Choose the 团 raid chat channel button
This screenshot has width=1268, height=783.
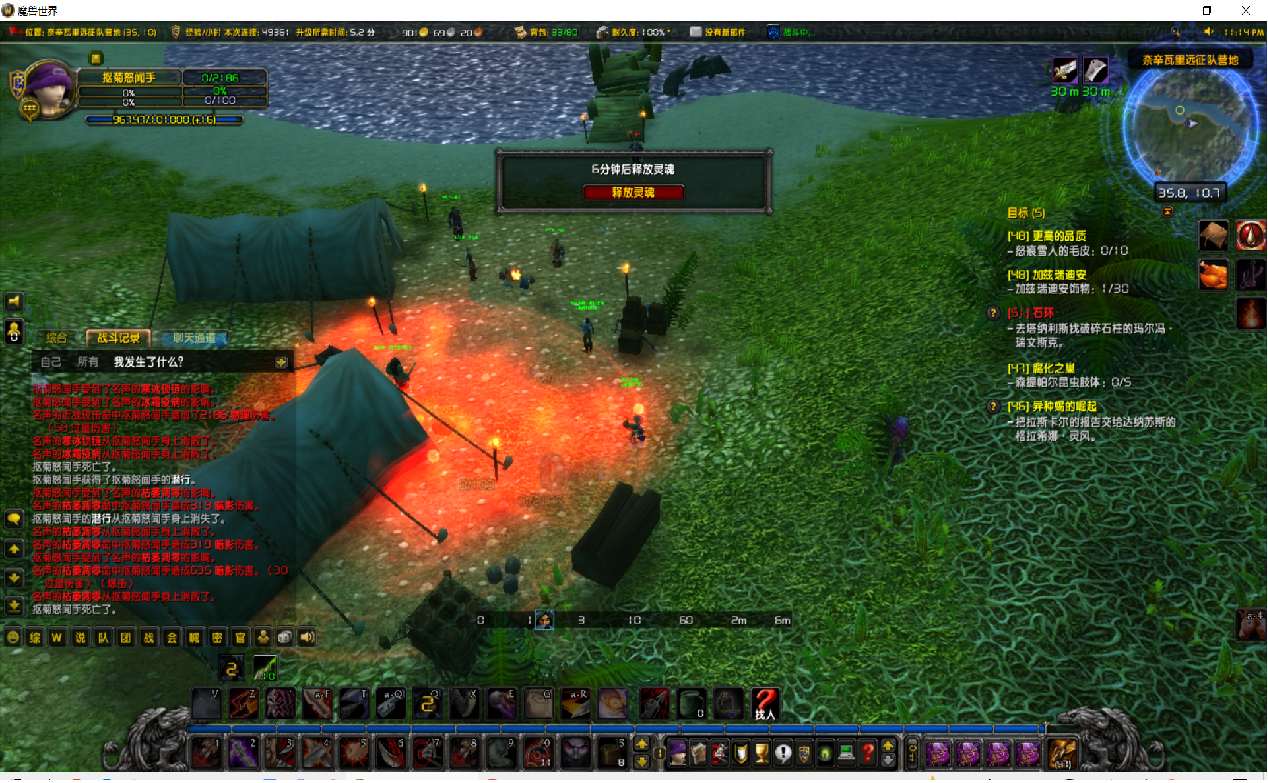126,637
